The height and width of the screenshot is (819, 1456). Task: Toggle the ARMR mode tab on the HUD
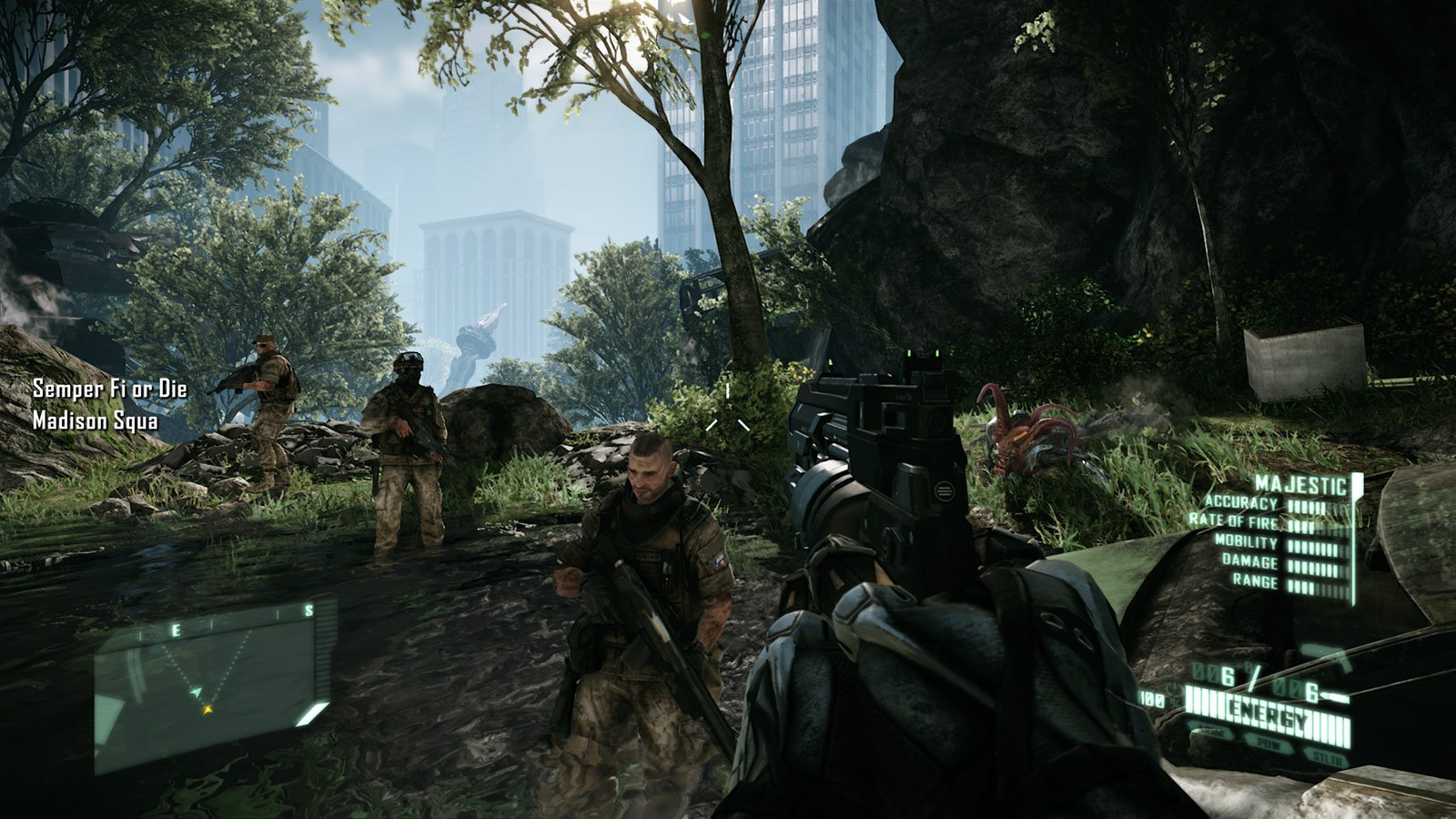(1208, 733)
